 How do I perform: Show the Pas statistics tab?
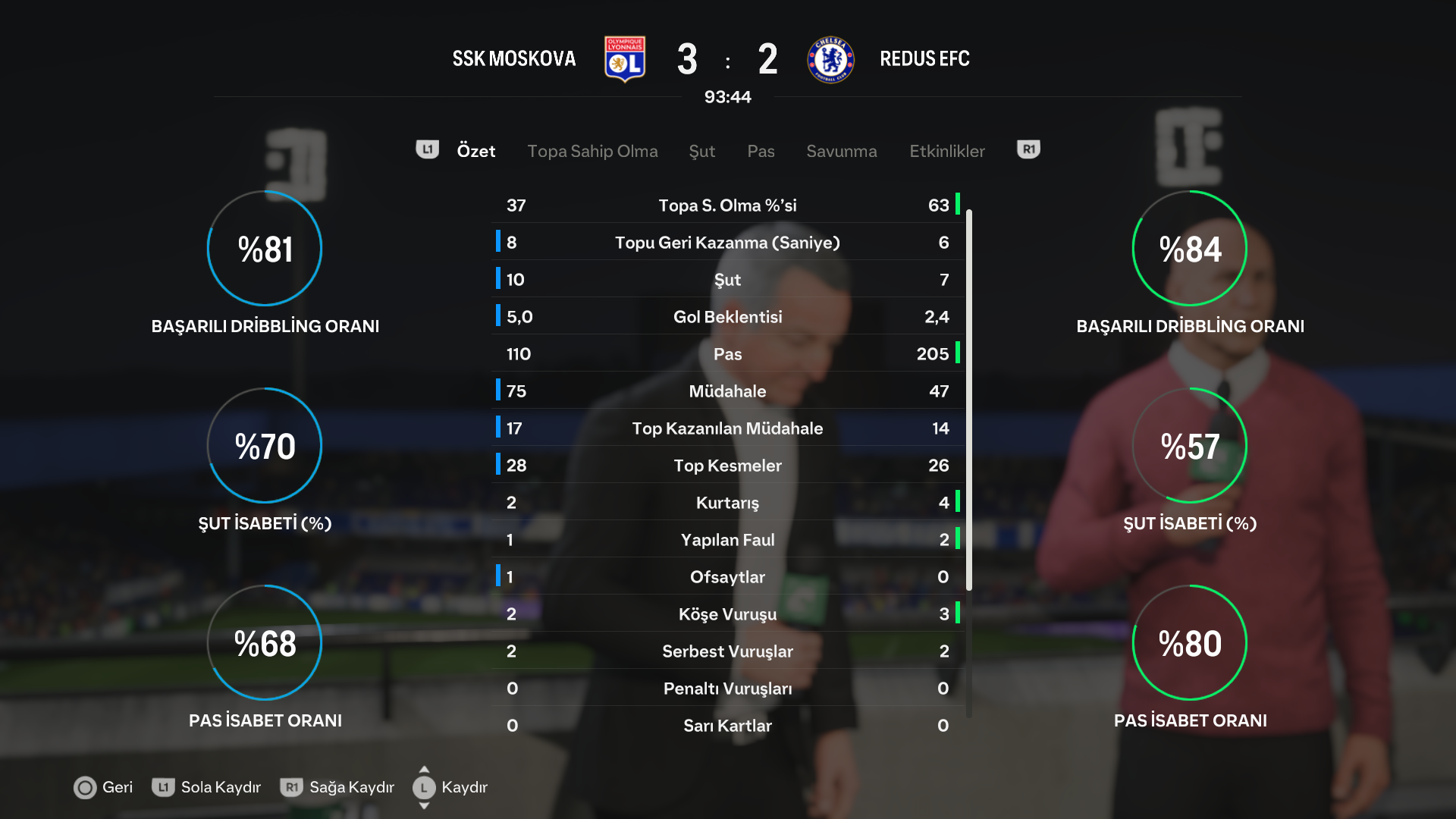[761, 151]
